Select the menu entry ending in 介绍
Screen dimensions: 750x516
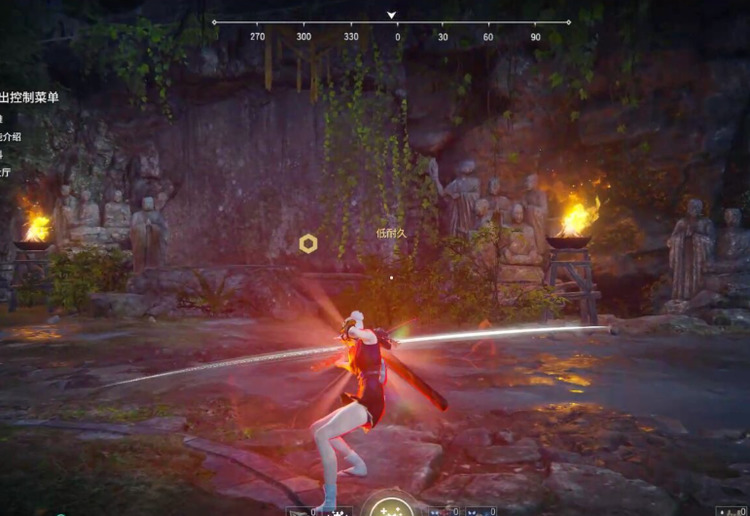click(10, 137)
